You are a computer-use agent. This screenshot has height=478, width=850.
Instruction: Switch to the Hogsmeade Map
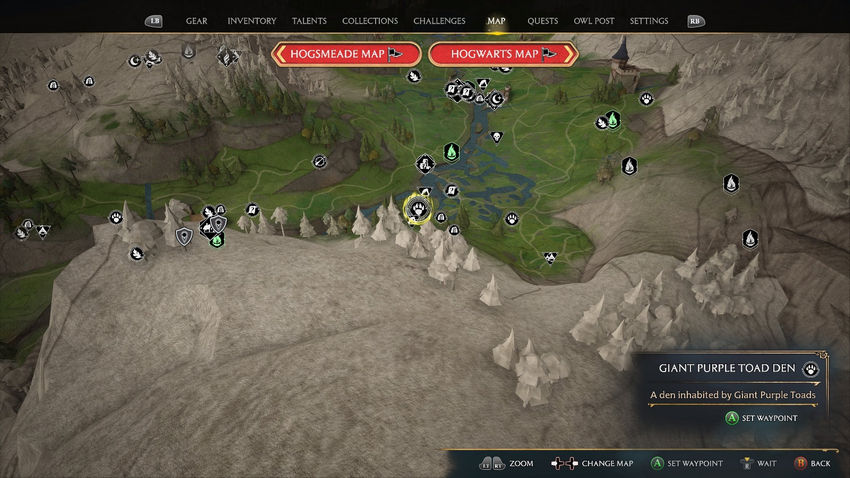[346, 54]
